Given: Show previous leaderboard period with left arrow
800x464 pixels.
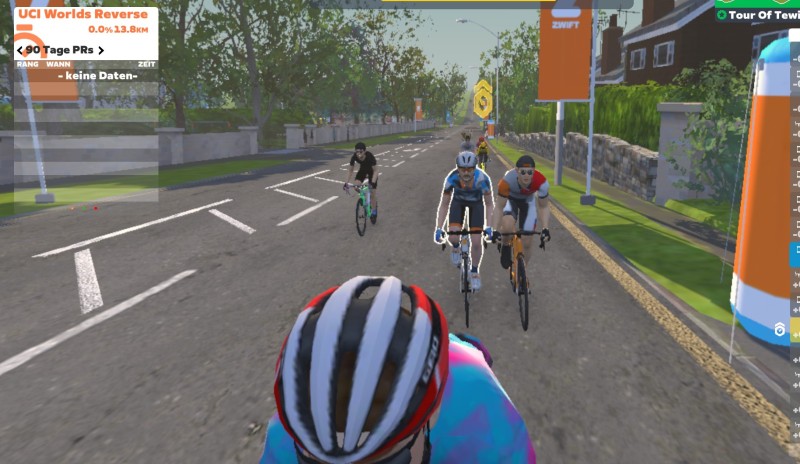Looking at the screenshot, I should (x=20, y=50).
